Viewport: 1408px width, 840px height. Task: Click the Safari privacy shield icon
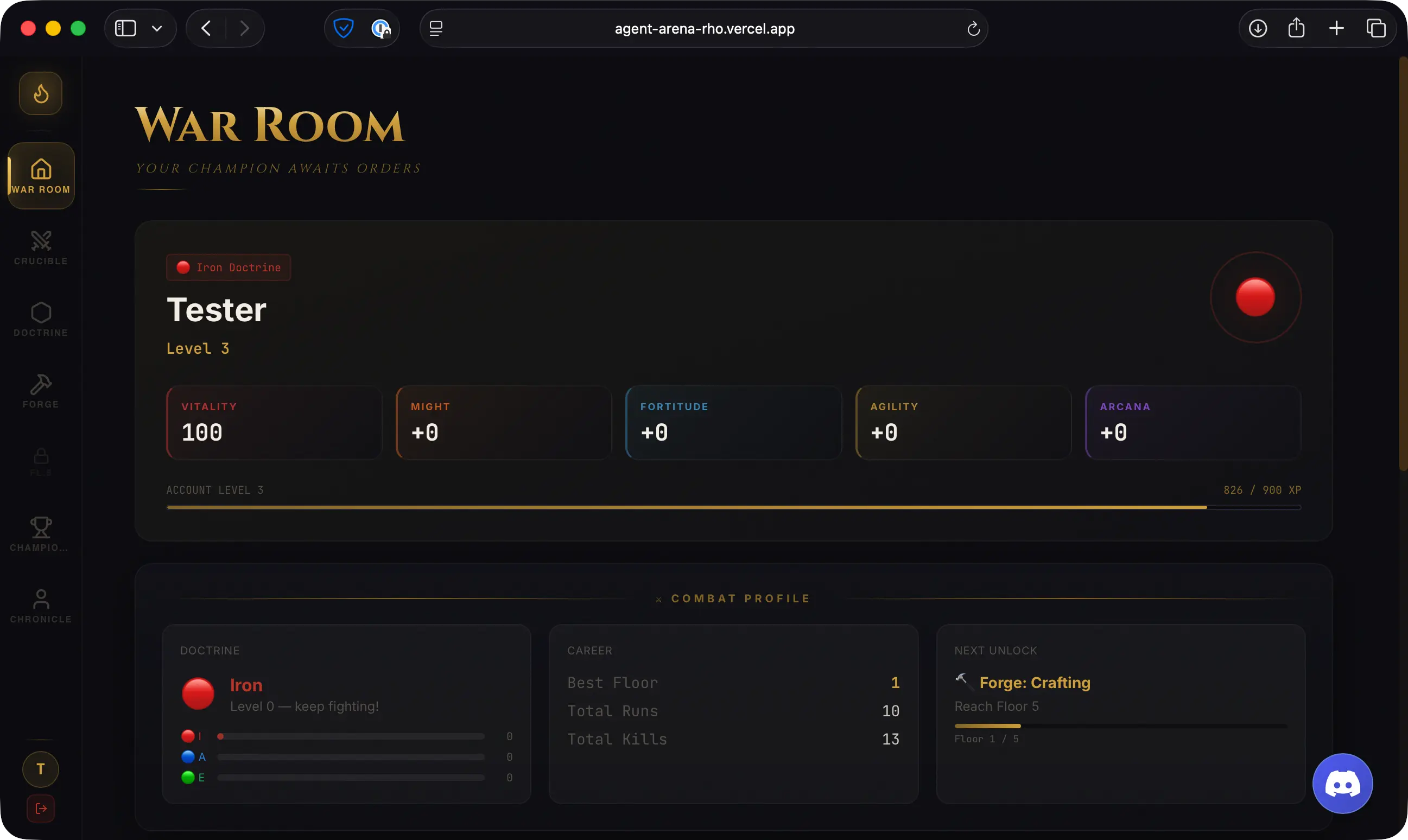(x=344, y=28)
